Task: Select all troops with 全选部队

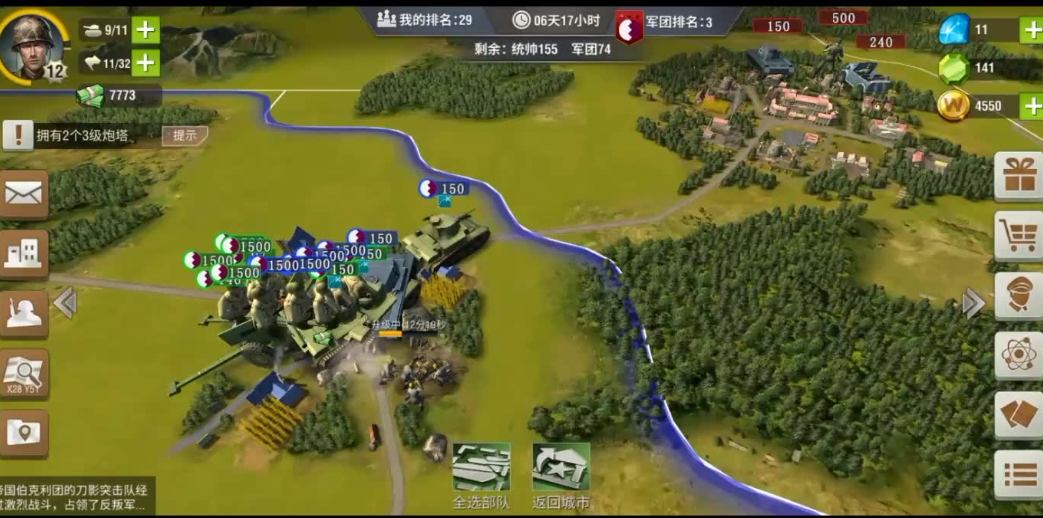Action: (x=481, y=476)
